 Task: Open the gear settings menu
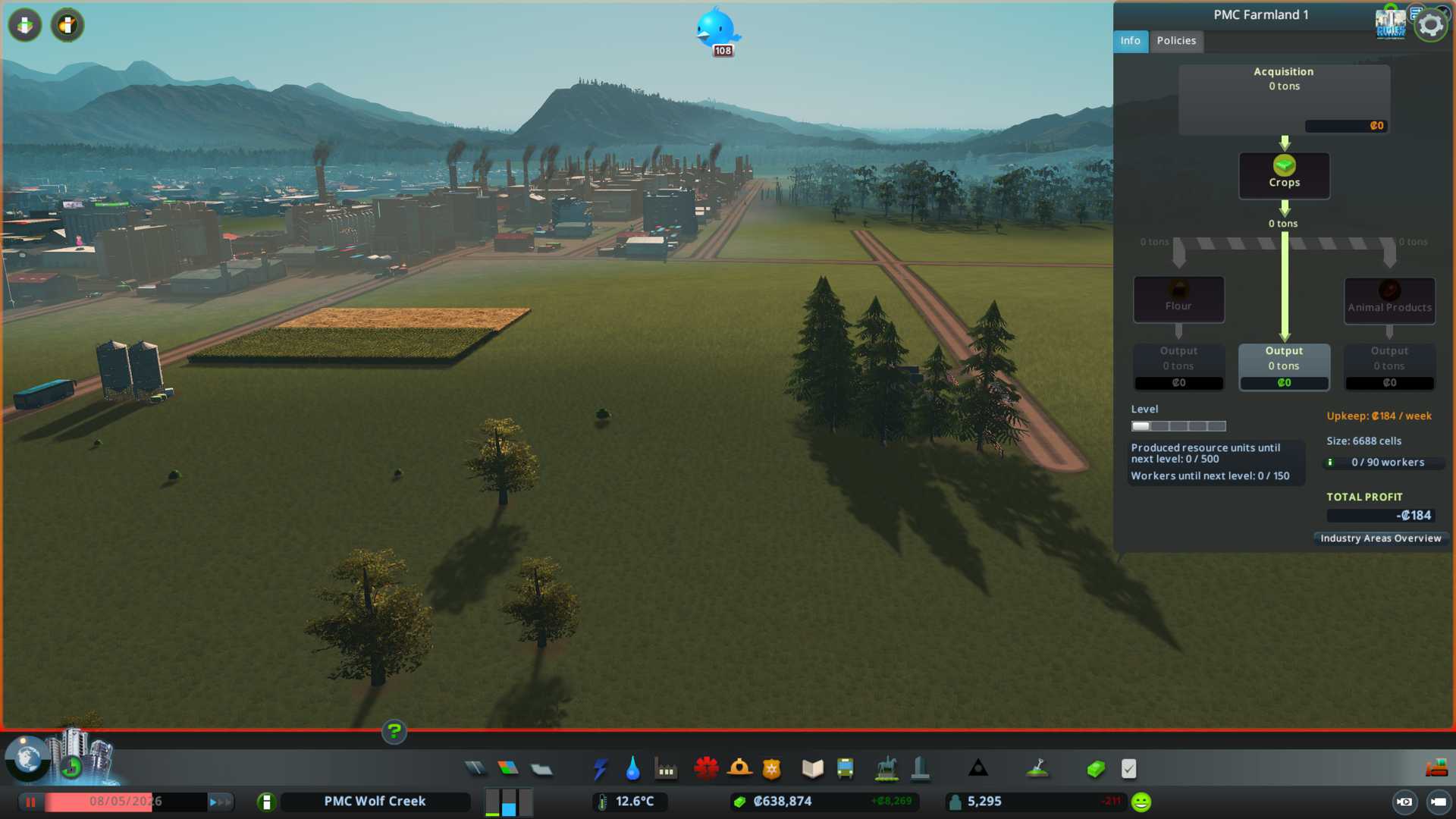pos(1431,26)
